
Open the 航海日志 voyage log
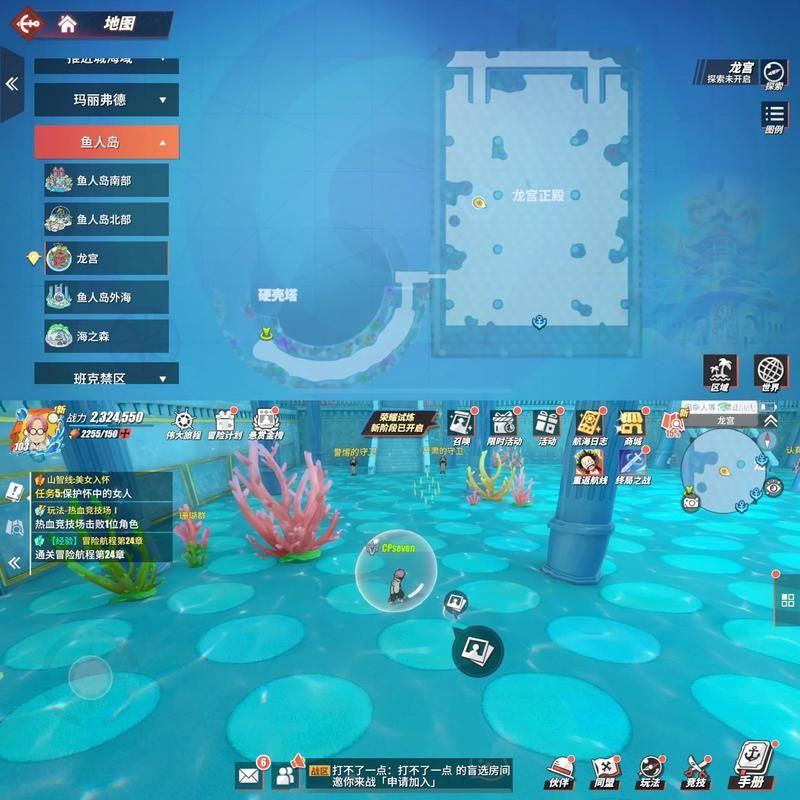pos(590,427)
